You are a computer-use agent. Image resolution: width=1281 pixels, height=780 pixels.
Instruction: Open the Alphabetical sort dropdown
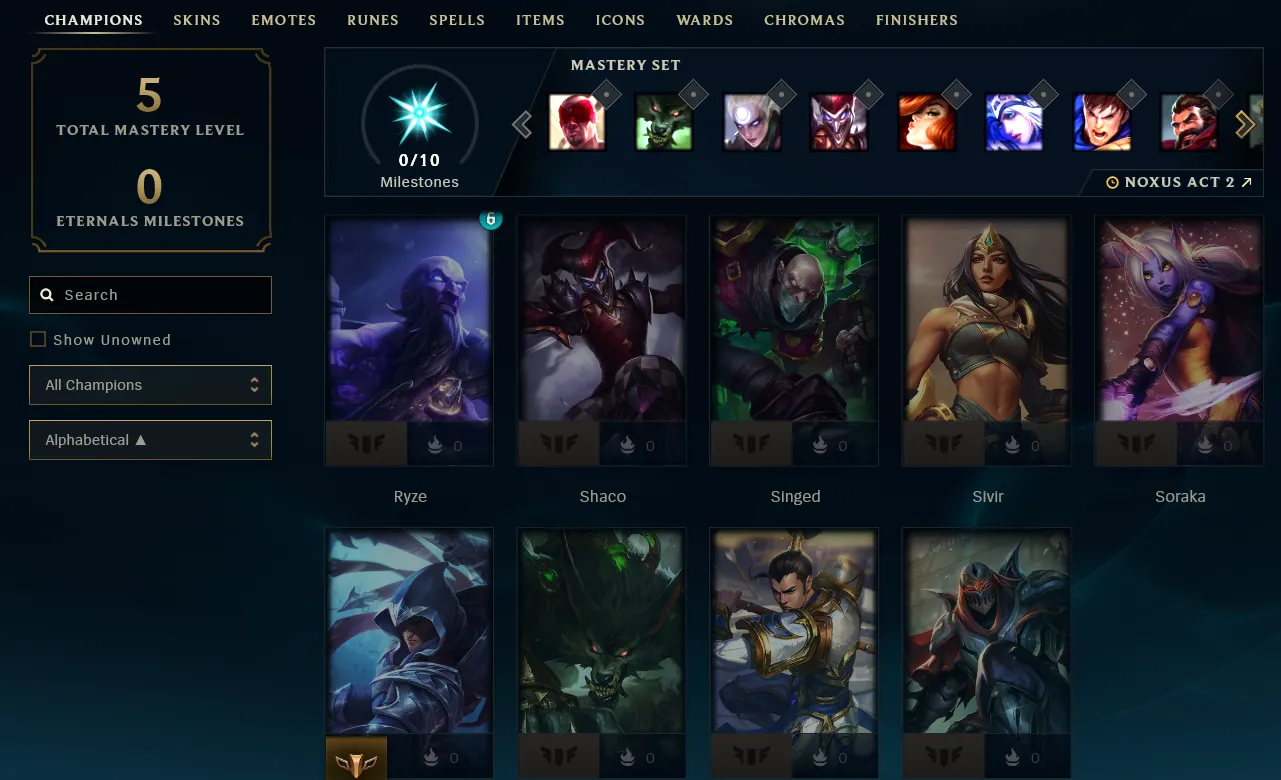click(x=150, y=440)
